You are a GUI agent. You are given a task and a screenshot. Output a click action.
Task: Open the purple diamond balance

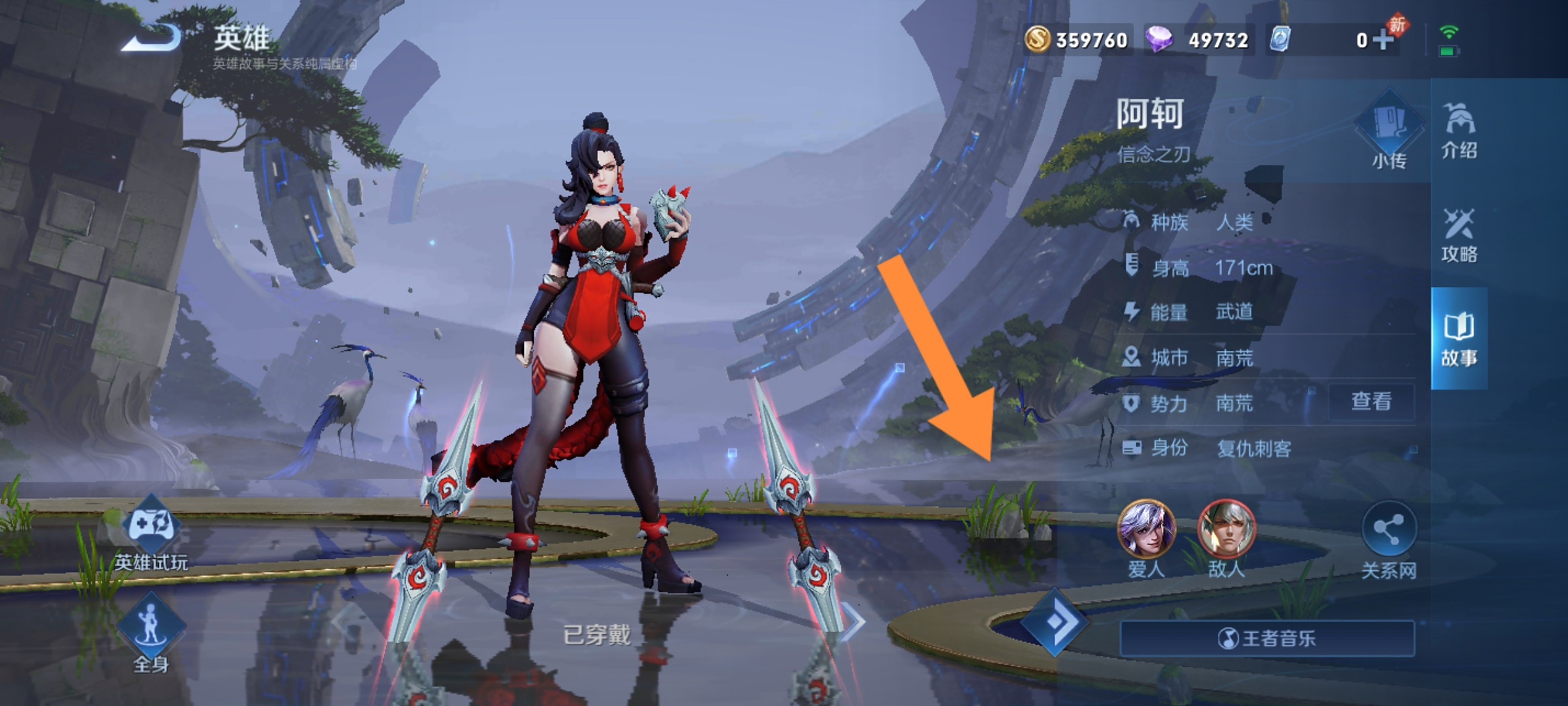1198,40
